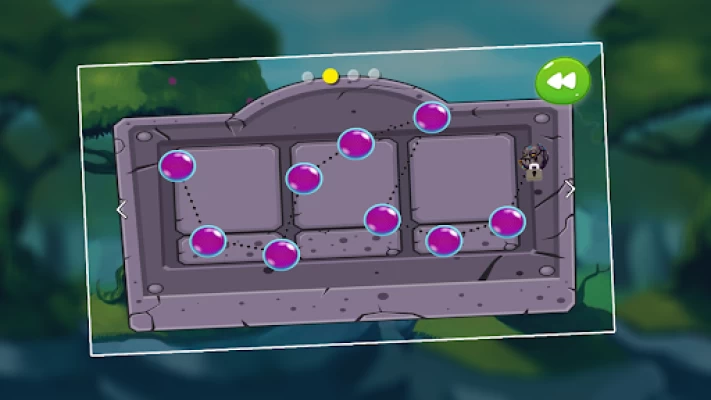Go to the next level page arrow

click(570, 189)
